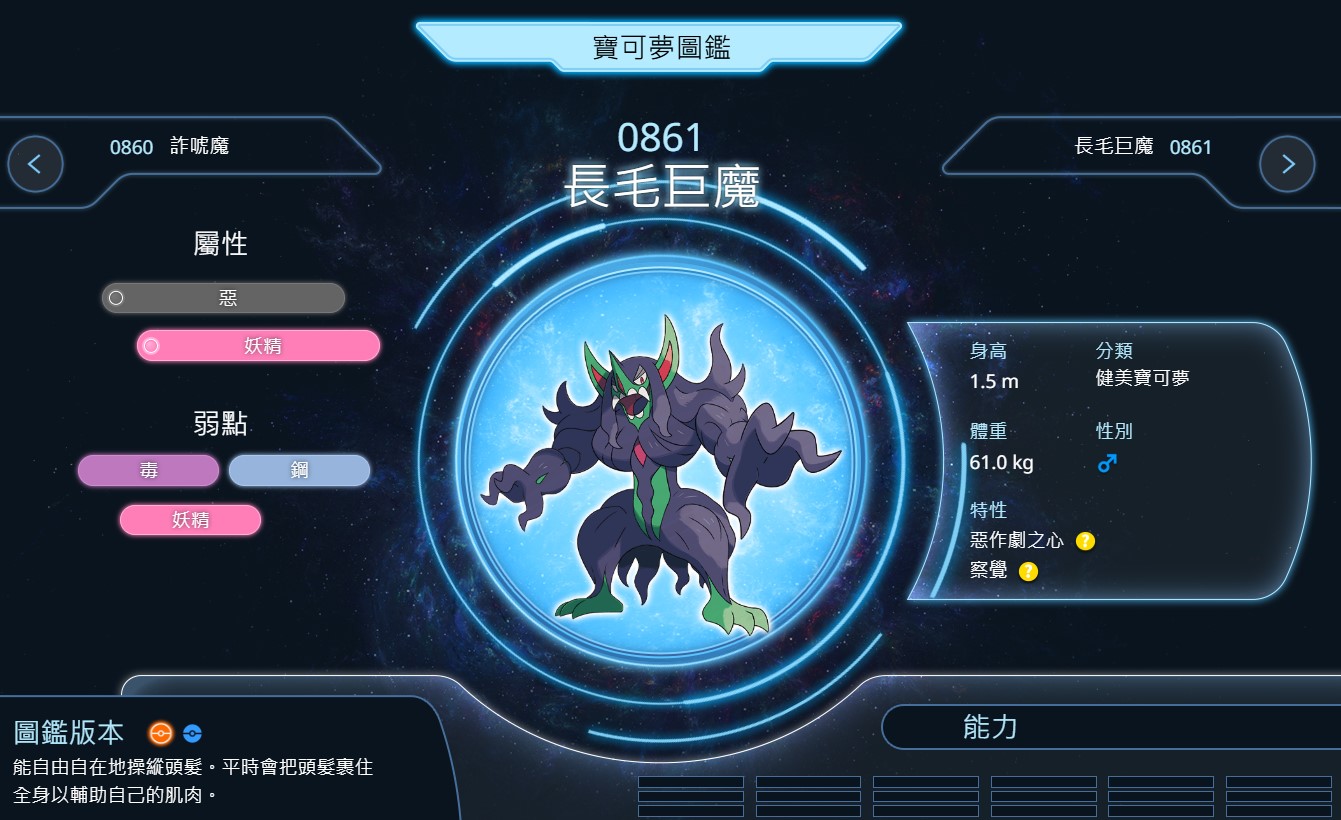Open the 長毛巨魔 0861 next entry label
The image size is (1341, 820).
point(1143,147)
